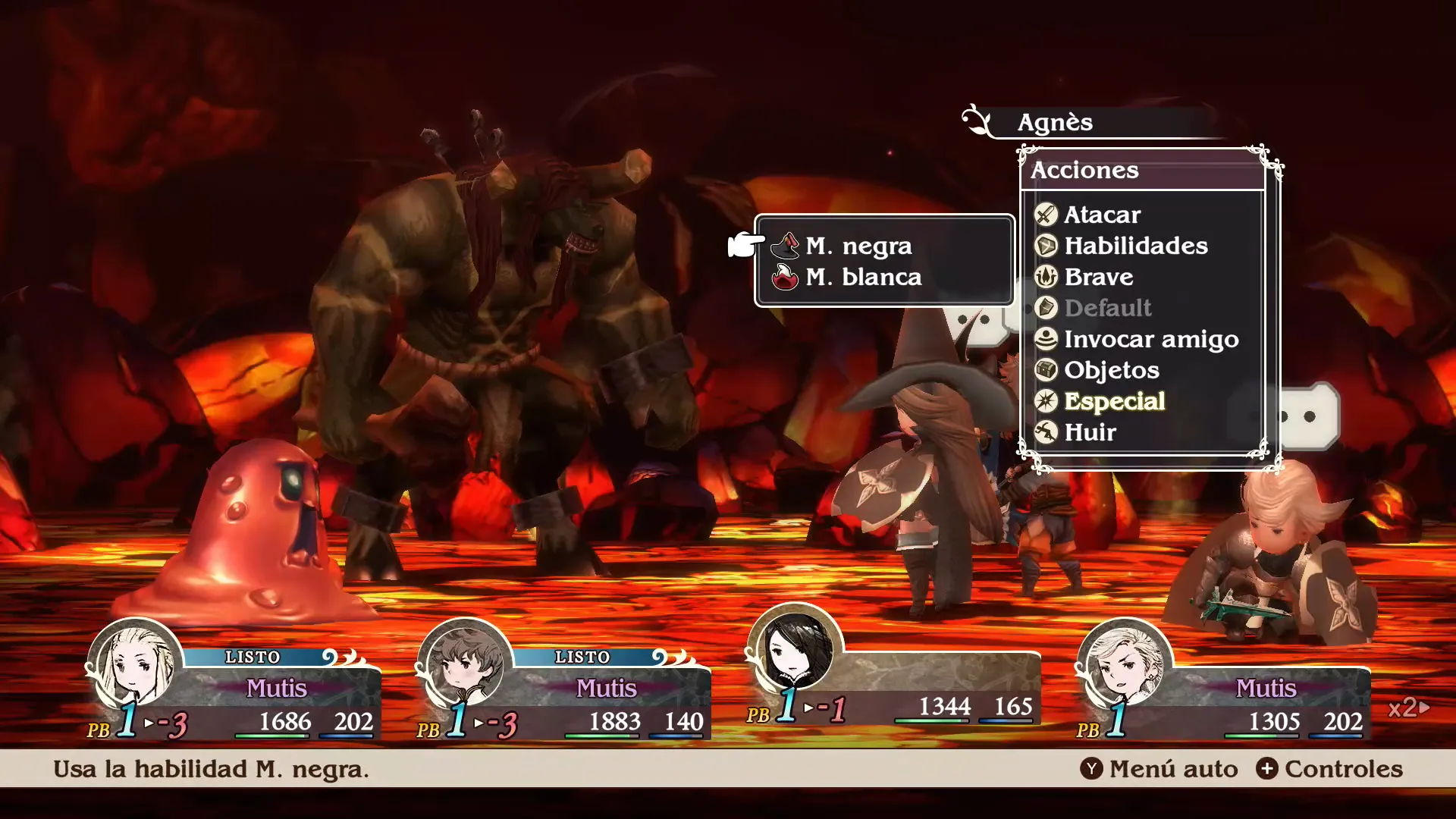Select the Atacar command

pyautogui.click(x=1101, y=215)
